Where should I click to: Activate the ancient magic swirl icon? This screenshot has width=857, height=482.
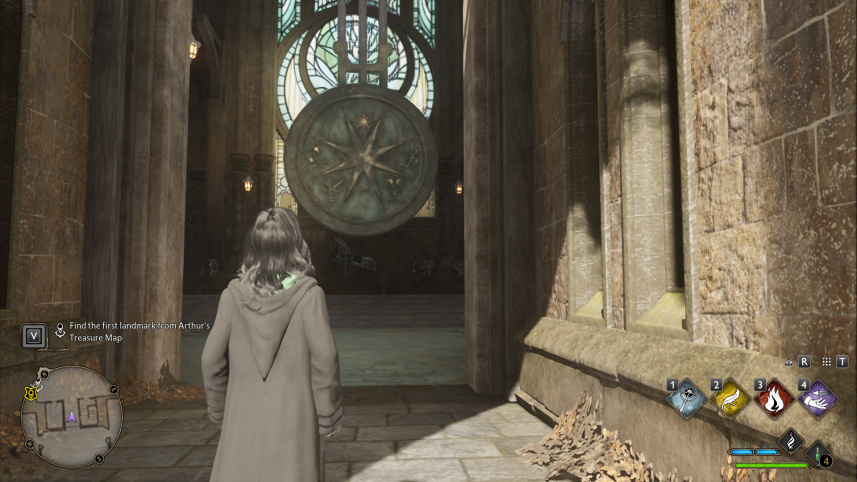[791, 440]
